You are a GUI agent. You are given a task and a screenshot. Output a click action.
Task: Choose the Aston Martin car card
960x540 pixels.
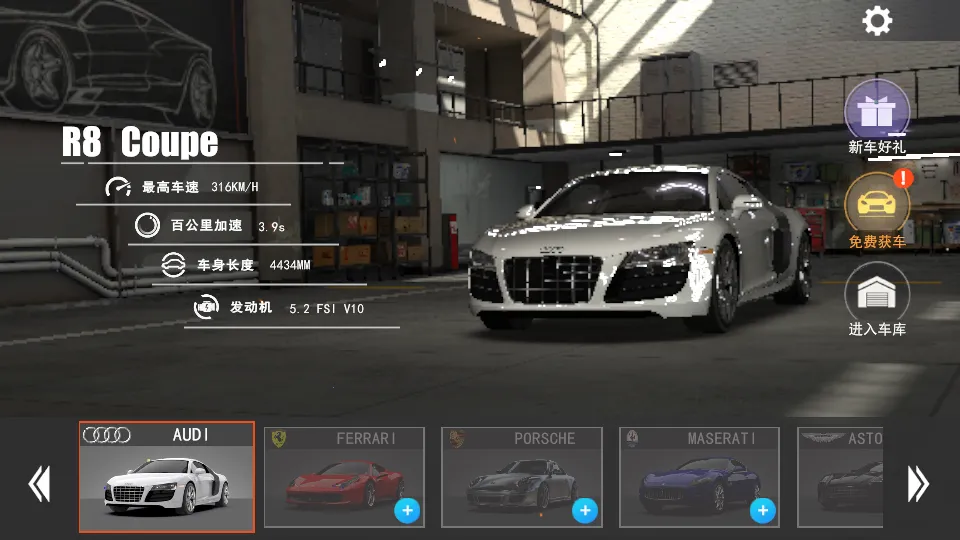pos(840,477)
